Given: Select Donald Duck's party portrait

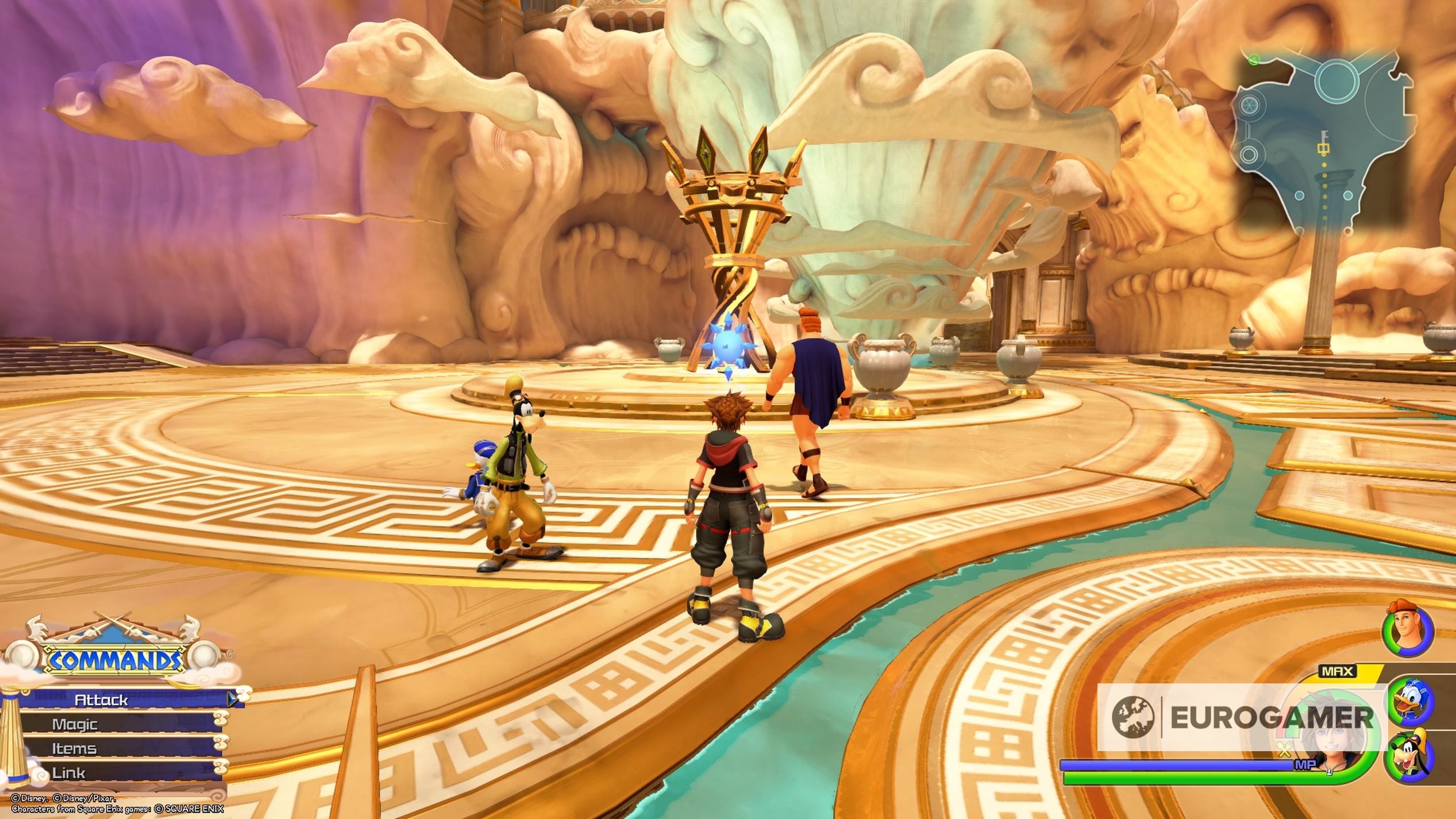Looking at the screenshot, I should [x=1411, y=700].
